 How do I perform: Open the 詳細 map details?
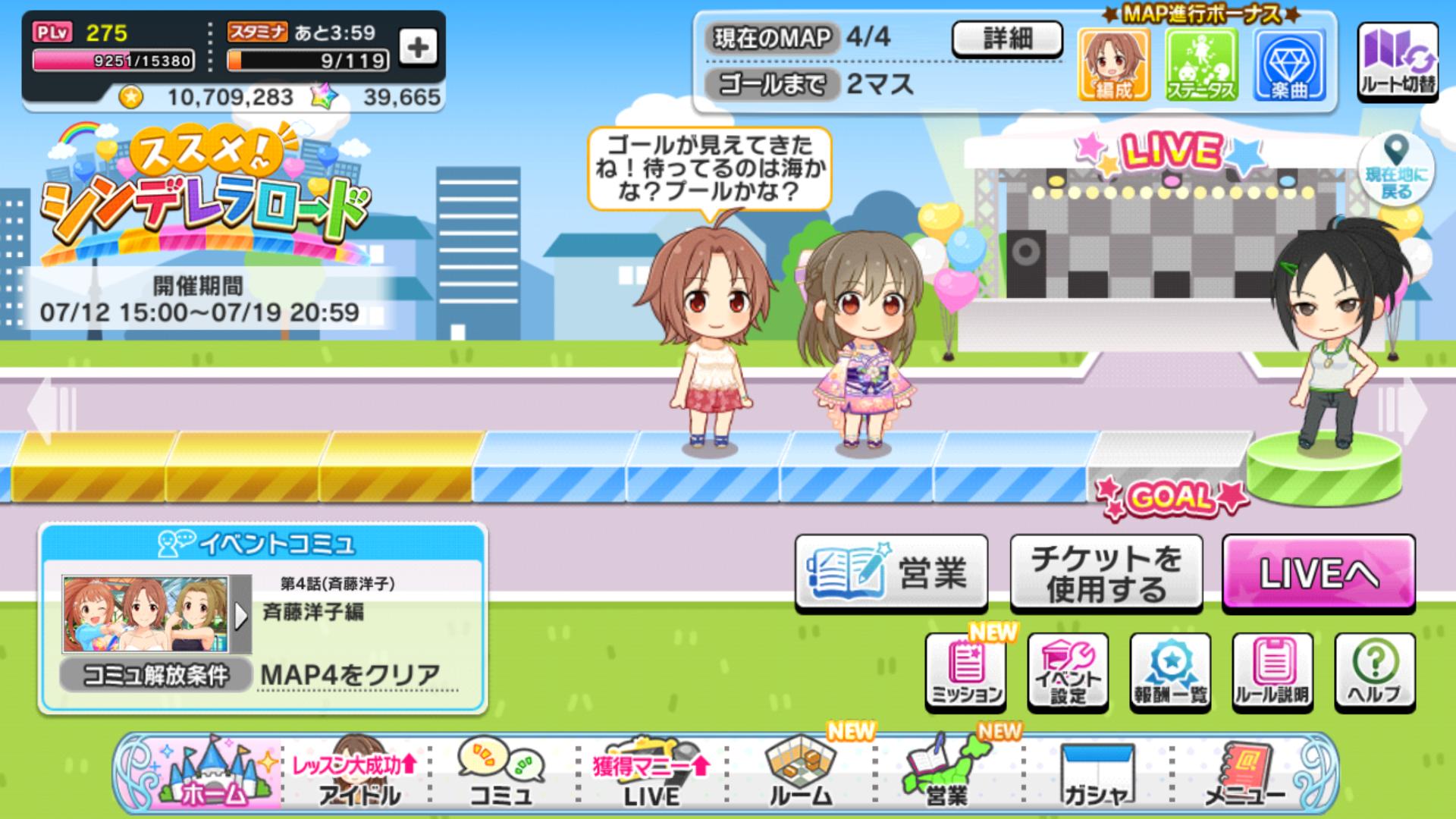(1006, 39)
